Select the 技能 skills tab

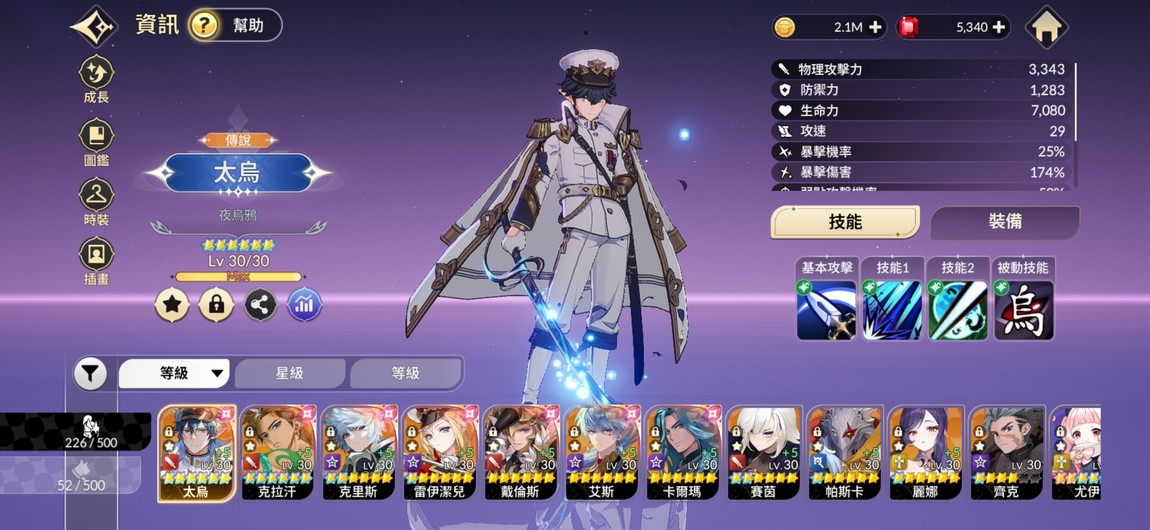(x=845, y=223)
